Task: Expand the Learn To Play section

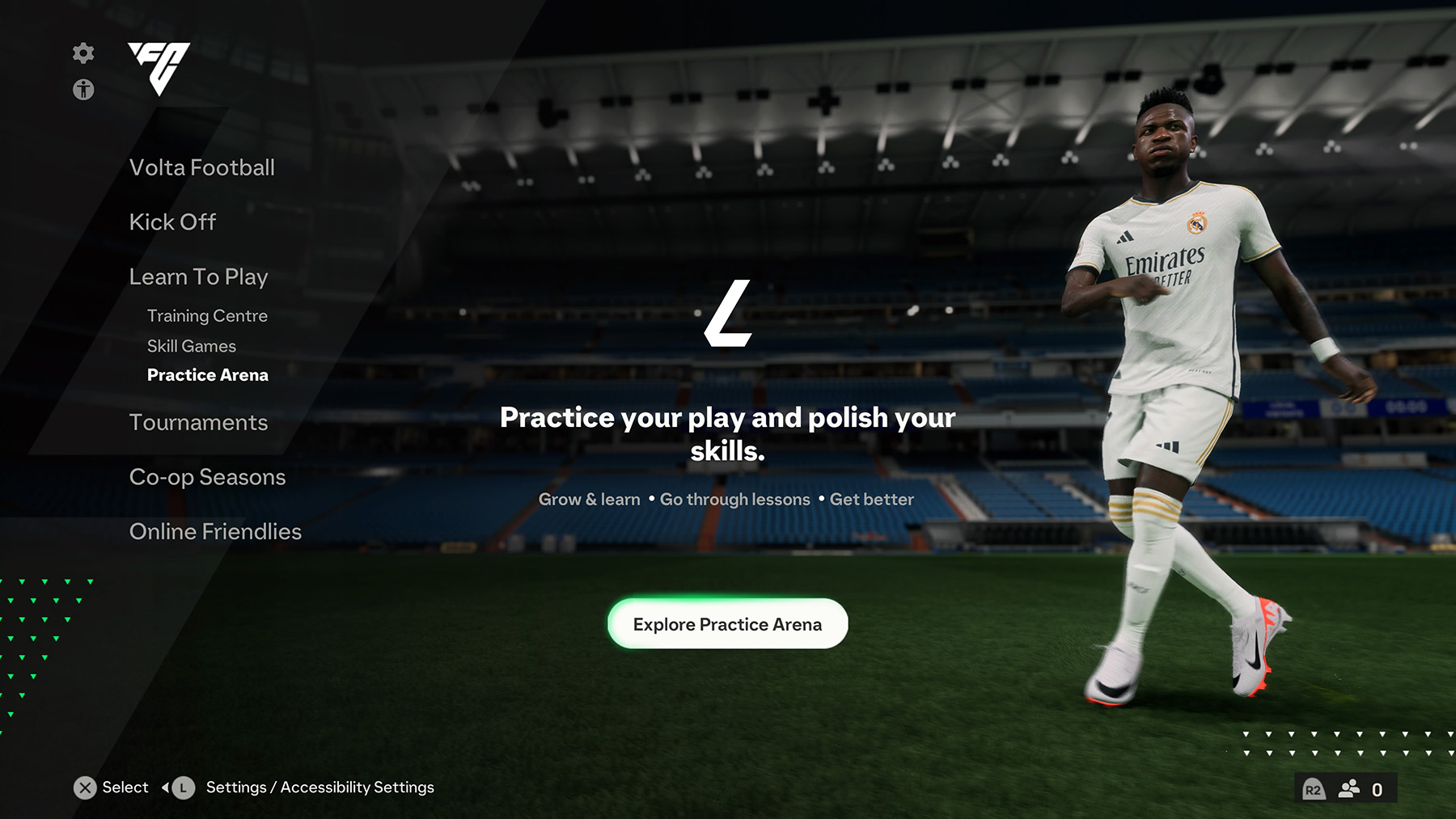Action: [x=198, y=277]
